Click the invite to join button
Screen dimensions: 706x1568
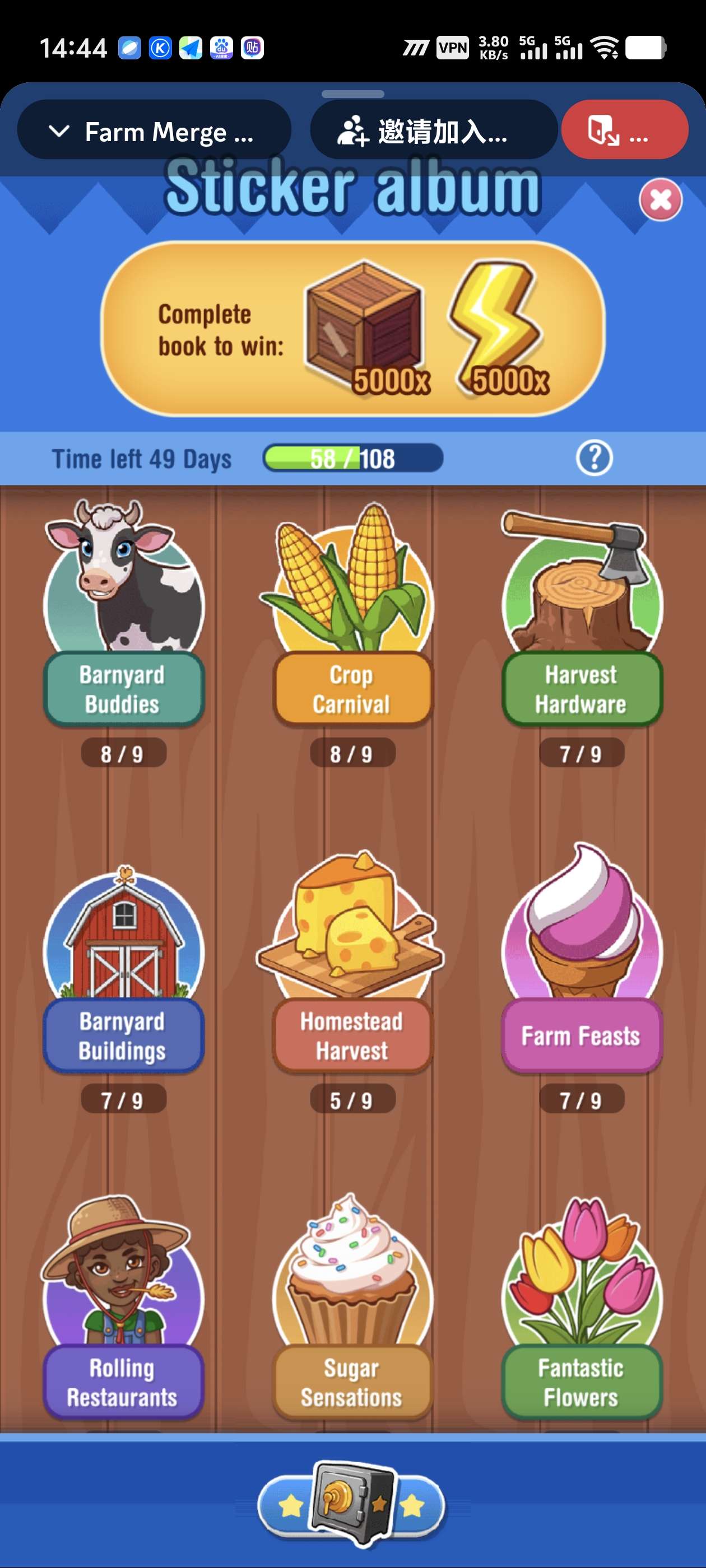pyautogui.click(x=433, y=132)
